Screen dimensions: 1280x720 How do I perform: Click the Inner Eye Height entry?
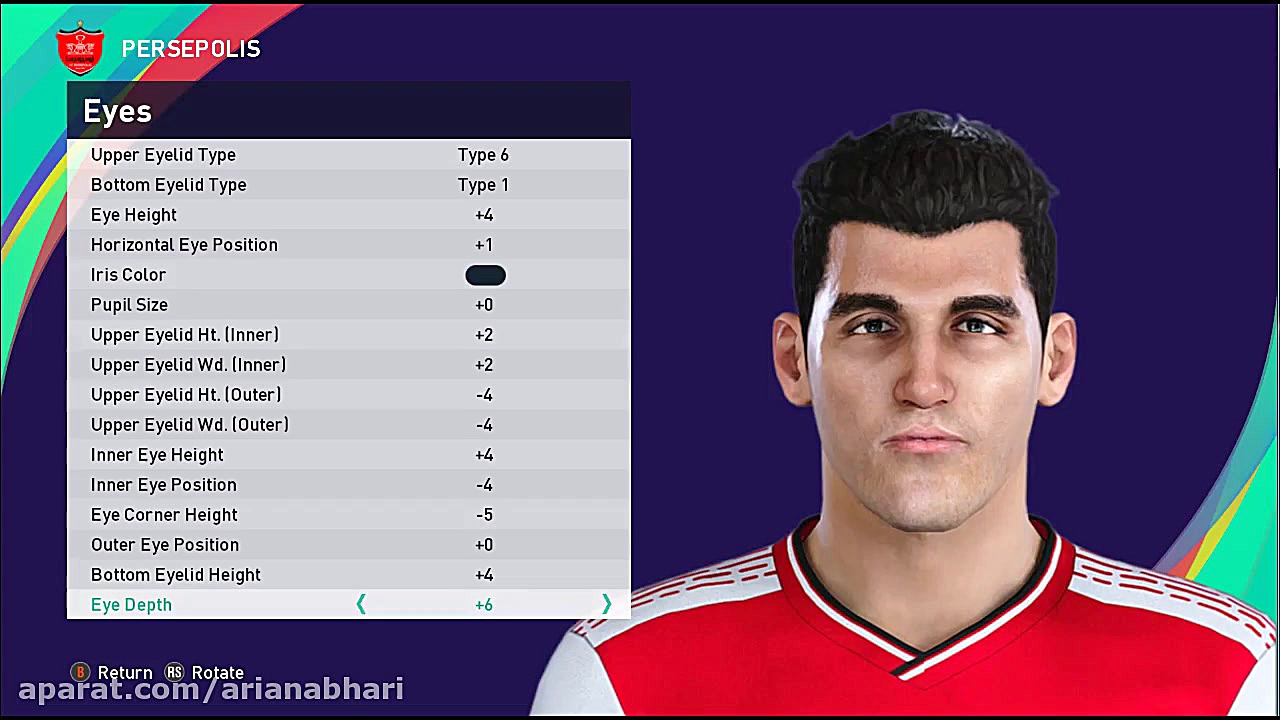pos(300,455)
